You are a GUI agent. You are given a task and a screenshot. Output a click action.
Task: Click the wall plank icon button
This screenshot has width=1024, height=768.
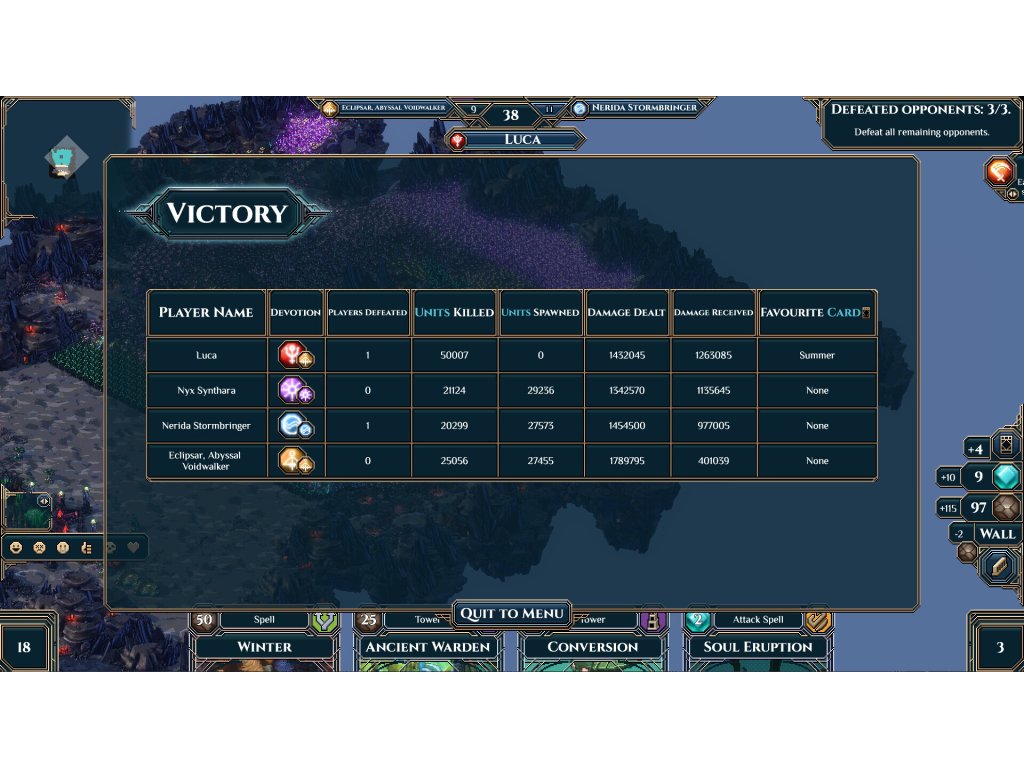pyautogui.click(x=997, y=567)
